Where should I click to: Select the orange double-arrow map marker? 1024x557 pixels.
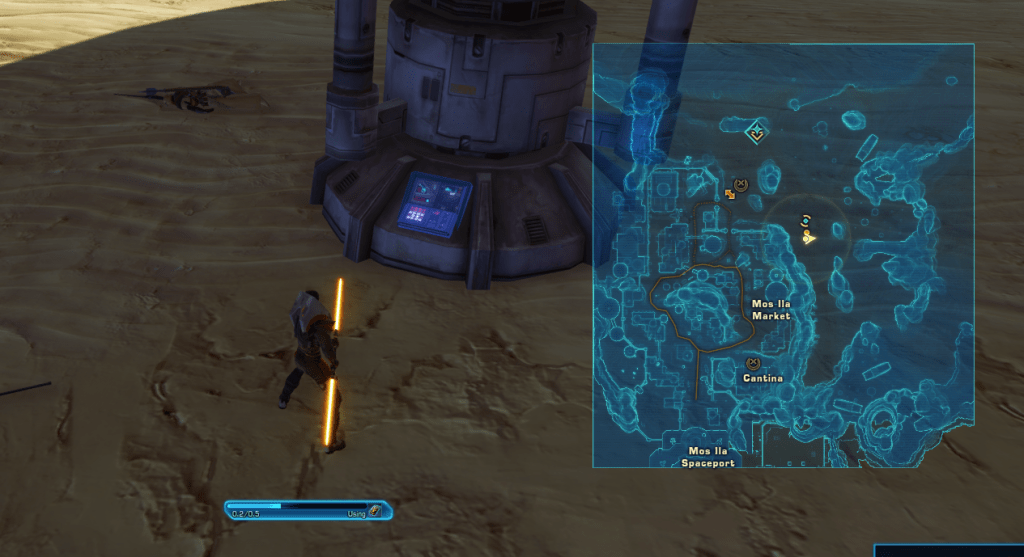[x=730, y=194]
